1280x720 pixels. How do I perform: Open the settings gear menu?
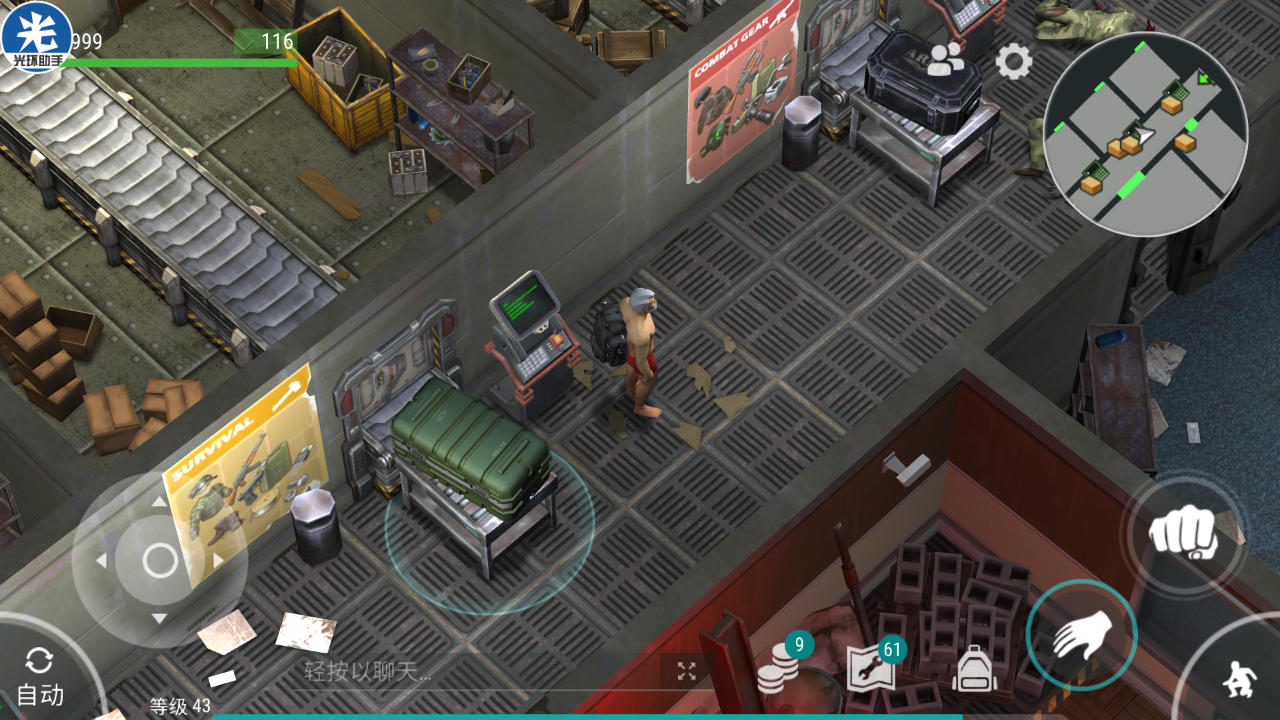pos(1013,62)
